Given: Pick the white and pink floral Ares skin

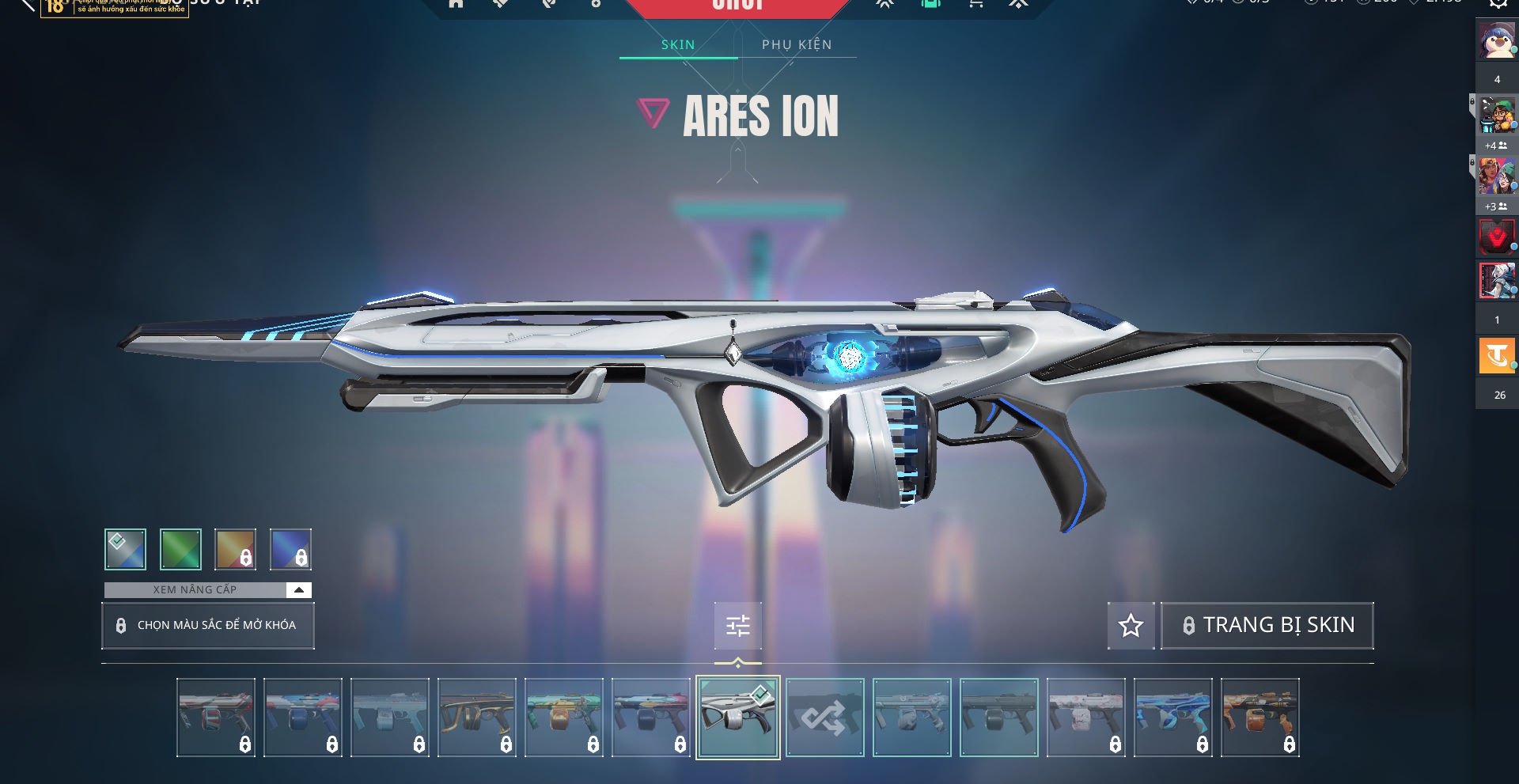Looking at the screenshot, I should click(x=1085, y=718).
